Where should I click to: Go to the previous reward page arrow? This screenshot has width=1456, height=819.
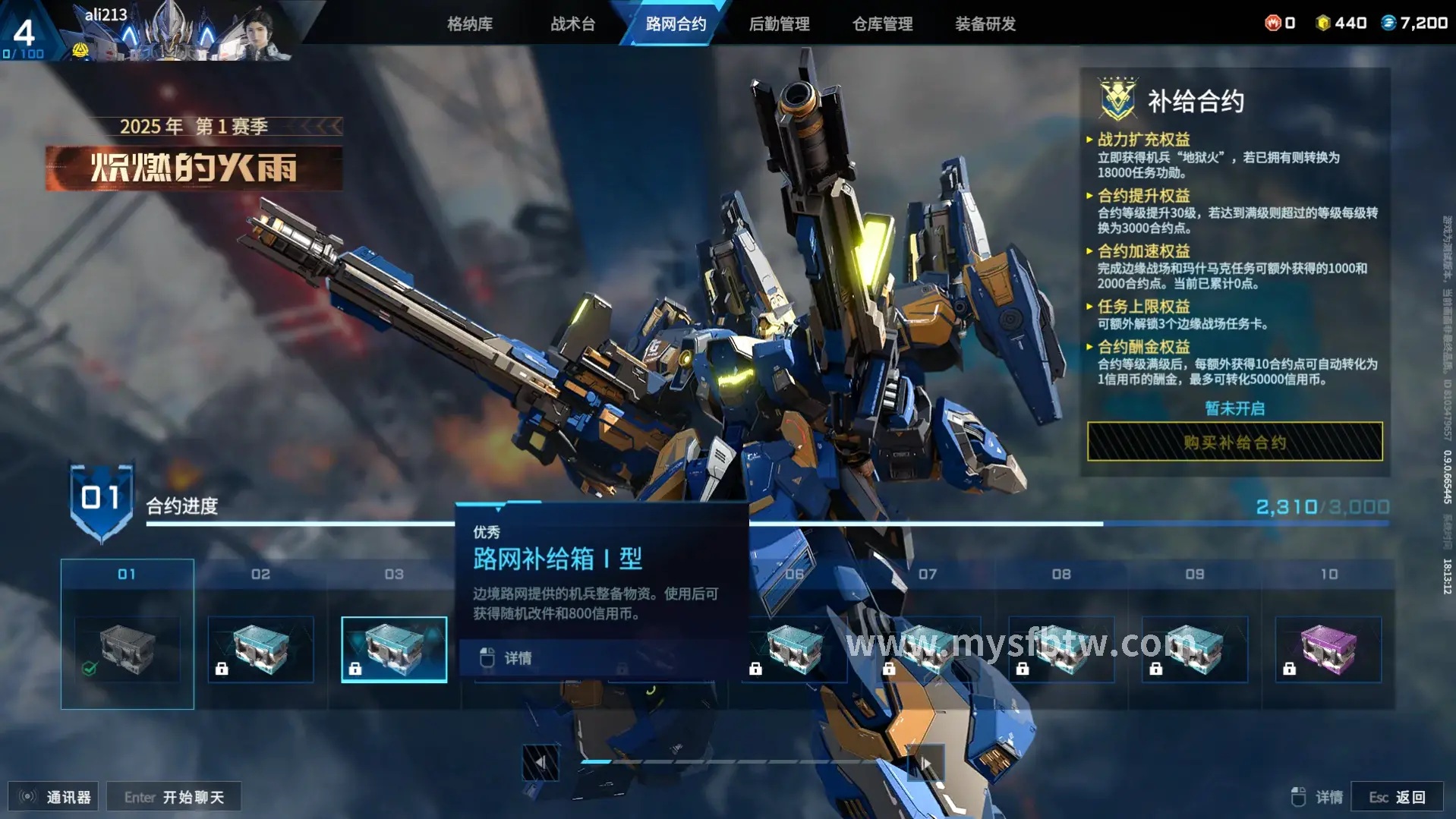tap(540, 762)
